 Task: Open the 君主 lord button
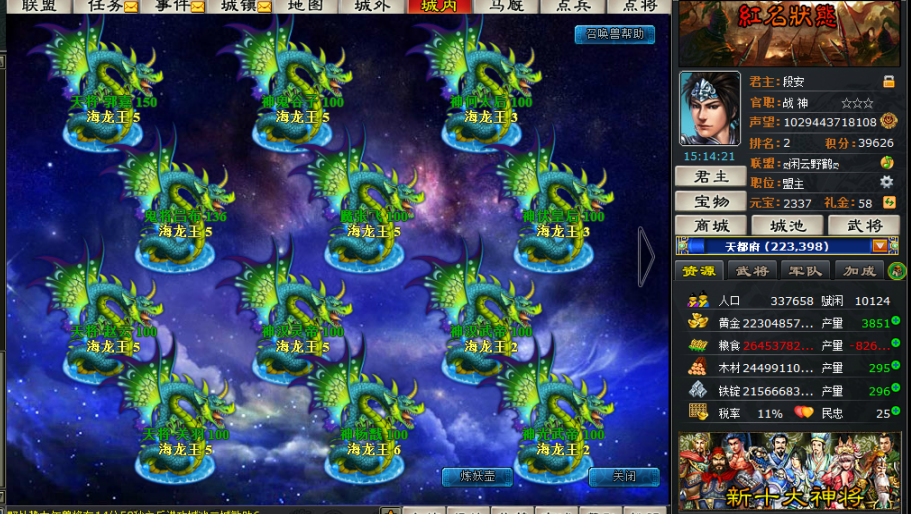[x=709, y=177]
